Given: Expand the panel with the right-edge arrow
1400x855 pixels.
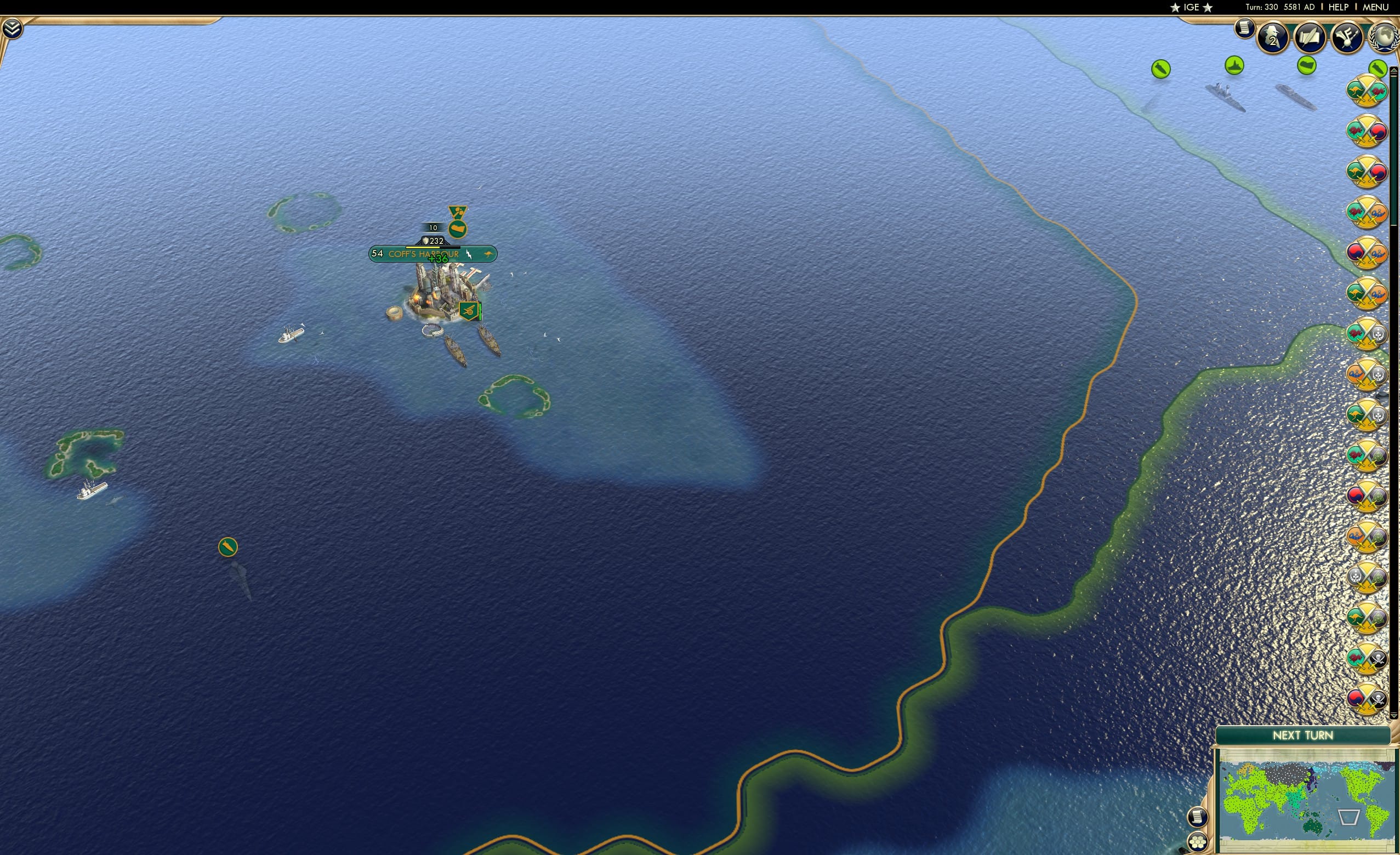Looking at the screenshot, I should coord(1395,71).
